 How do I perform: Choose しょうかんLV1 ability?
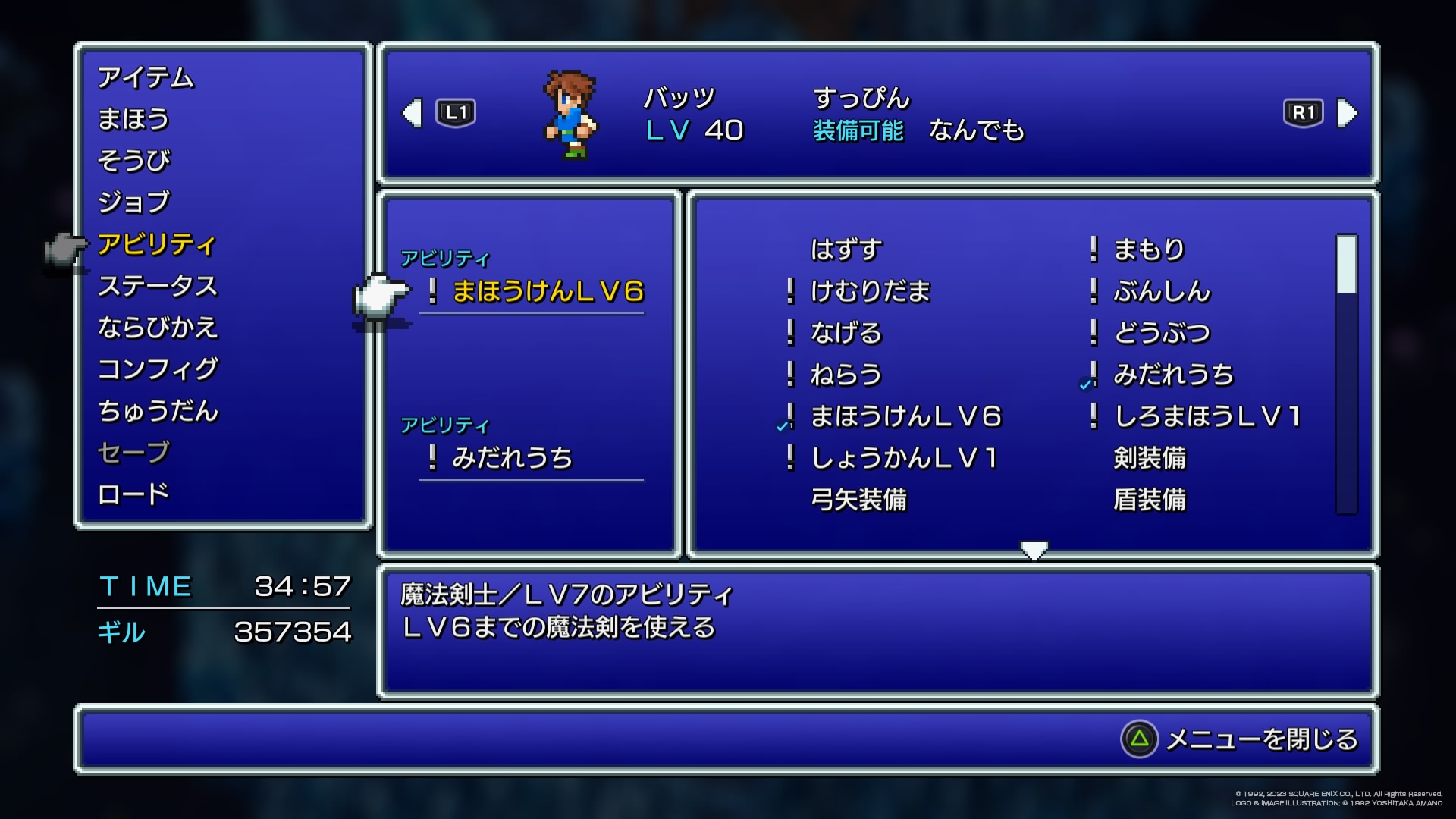click(x=904, y=458)
